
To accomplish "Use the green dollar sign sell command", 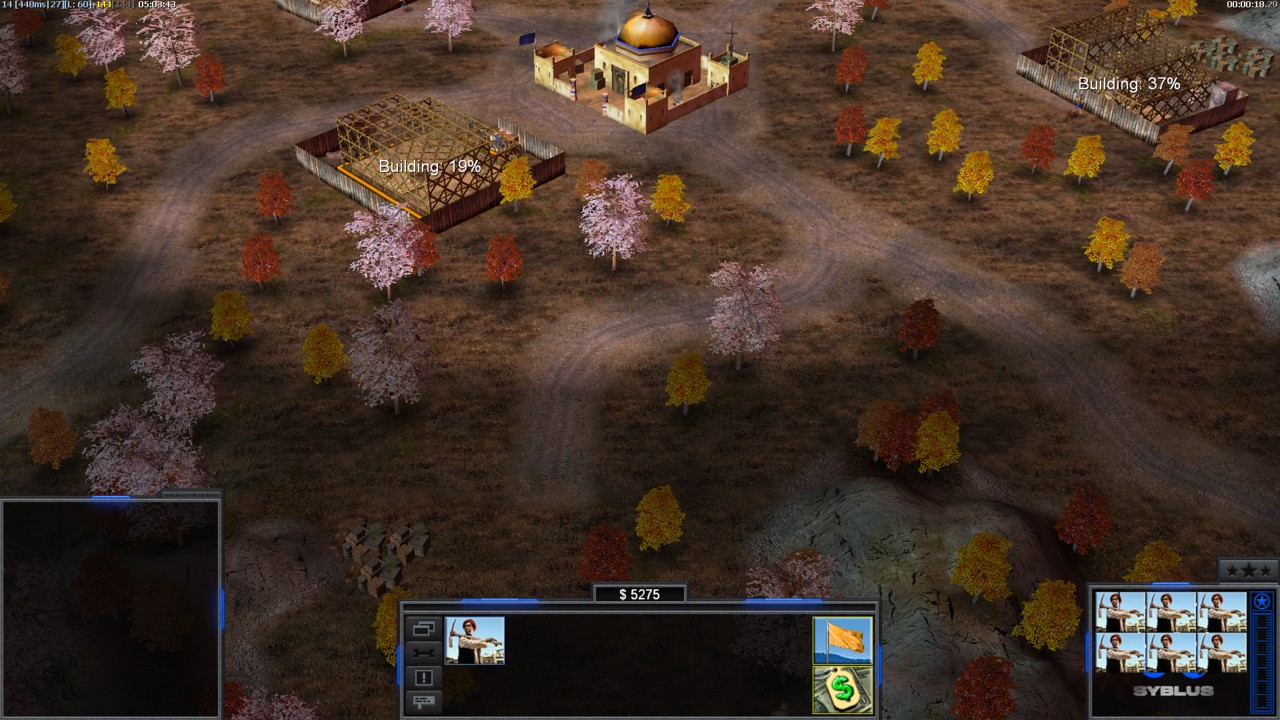I will [843, 689].
